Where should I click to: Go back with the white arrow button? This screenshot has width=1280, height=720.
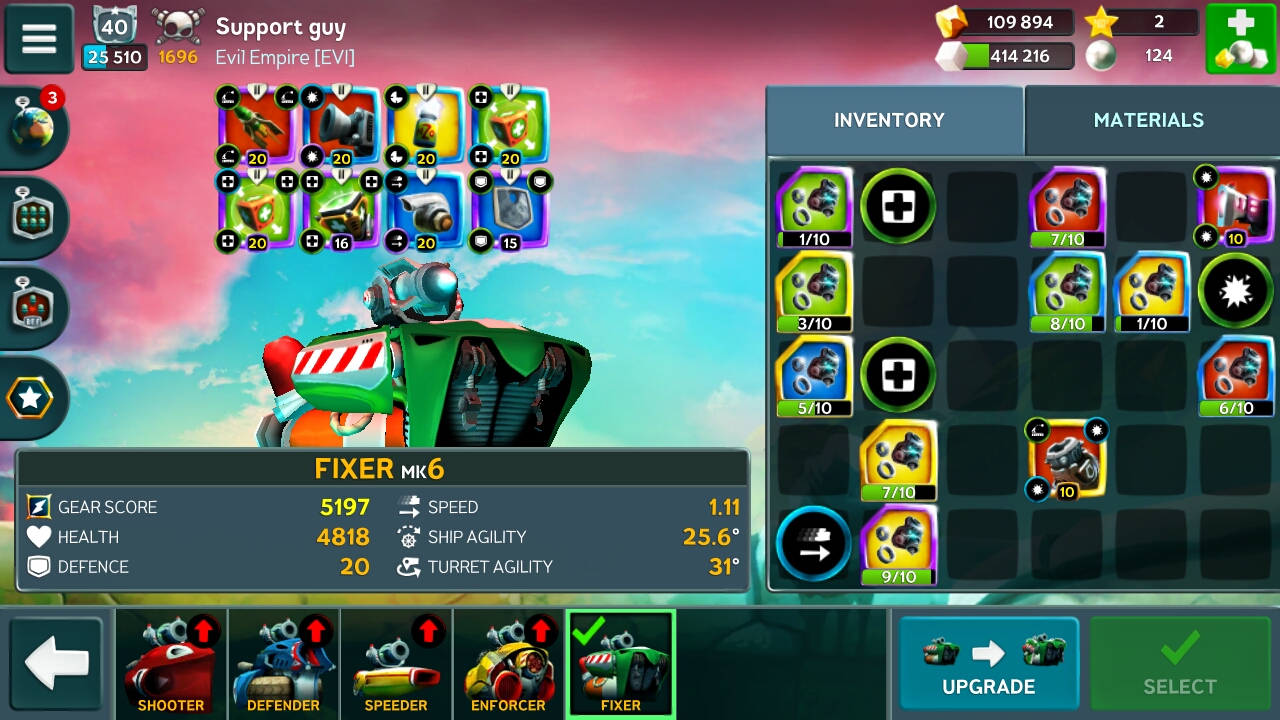pyautogui.click(x=56, y=664)
